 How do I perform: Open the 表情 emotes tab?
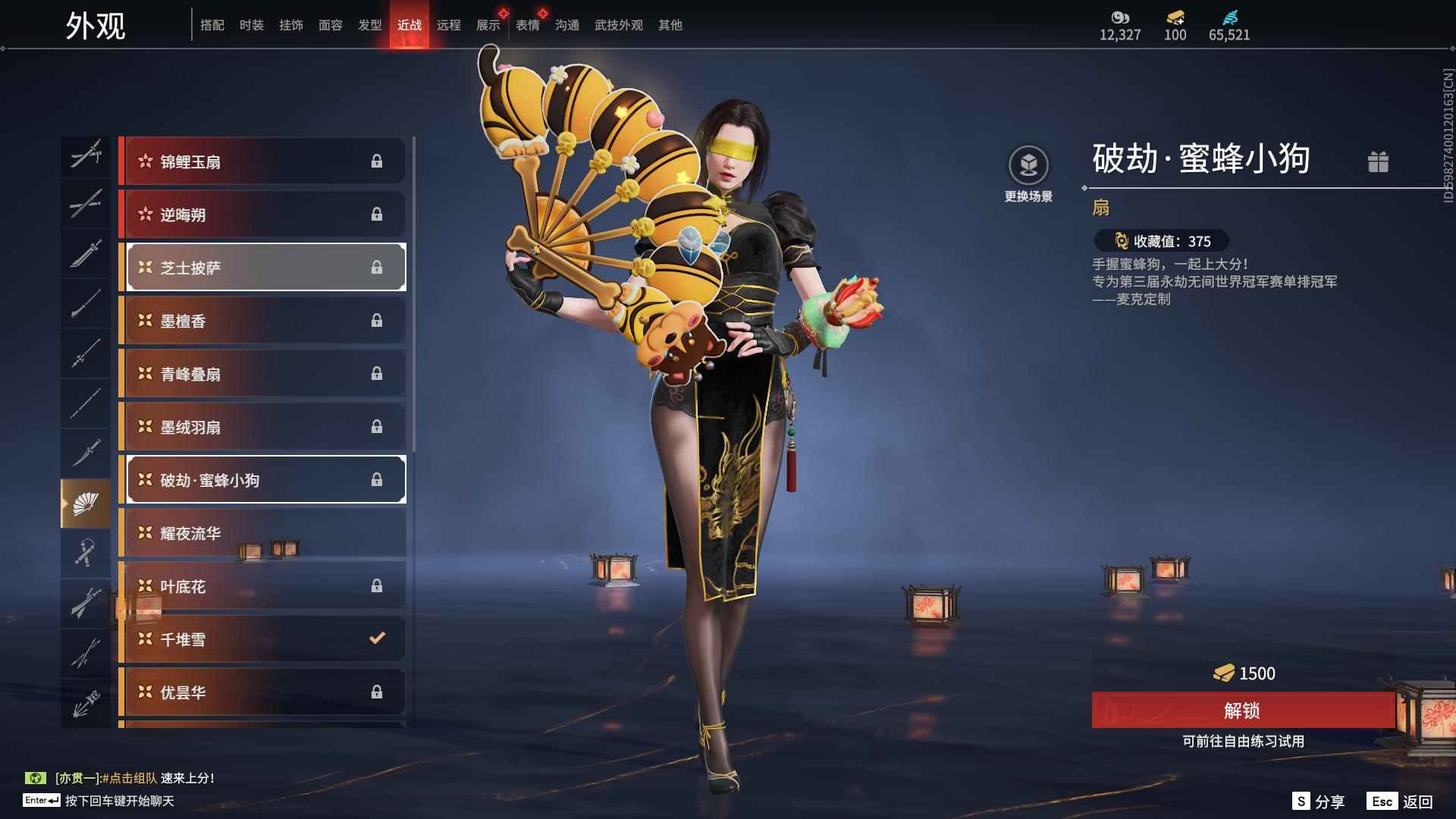(526, 24)
